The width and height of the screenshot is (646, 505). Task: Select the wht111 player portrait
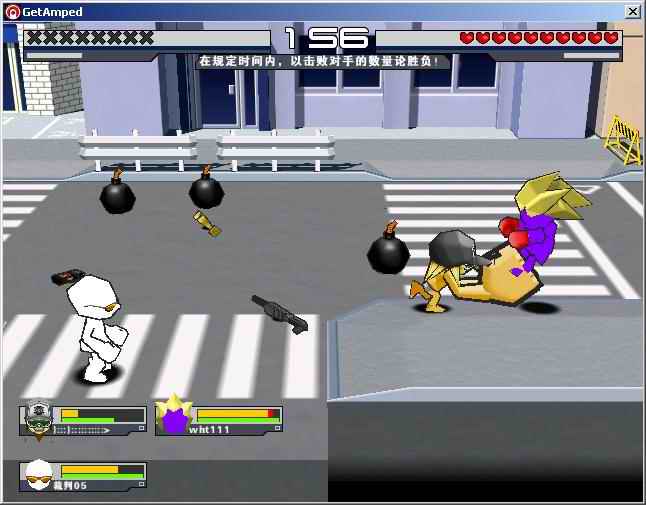175,416
